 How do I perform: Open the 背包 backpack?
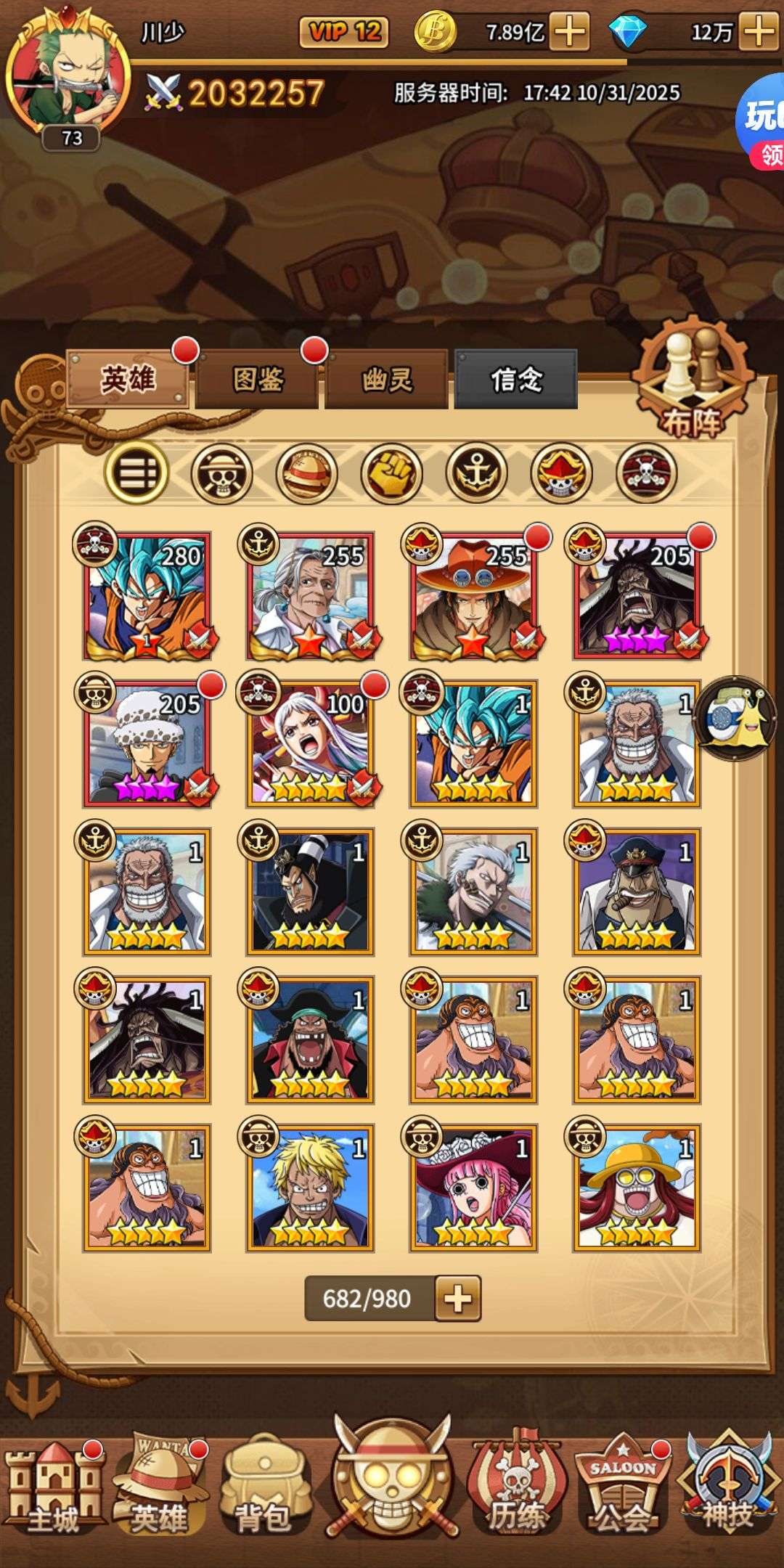(x=263, y=1490)
